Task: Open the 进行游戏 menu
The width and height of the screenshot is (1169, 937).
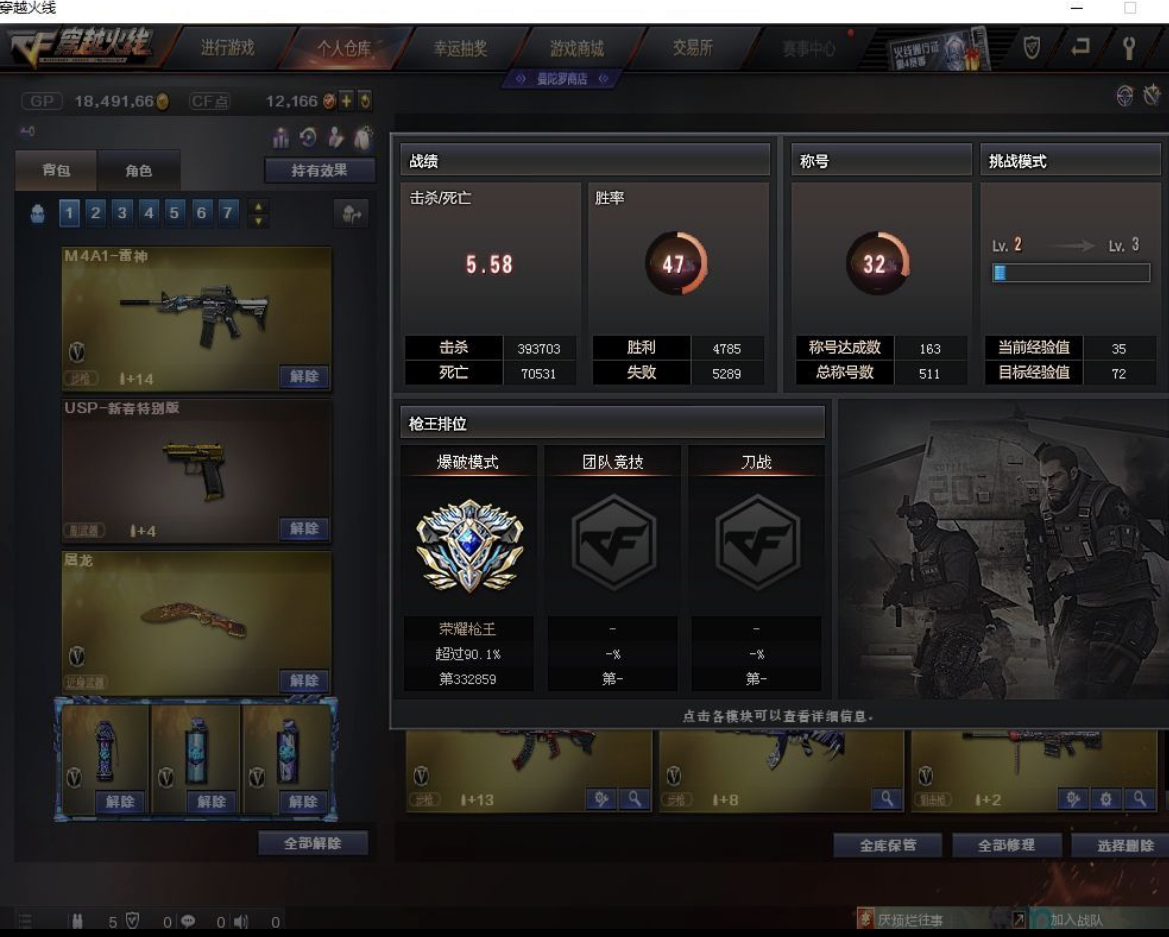Action: 227,48
